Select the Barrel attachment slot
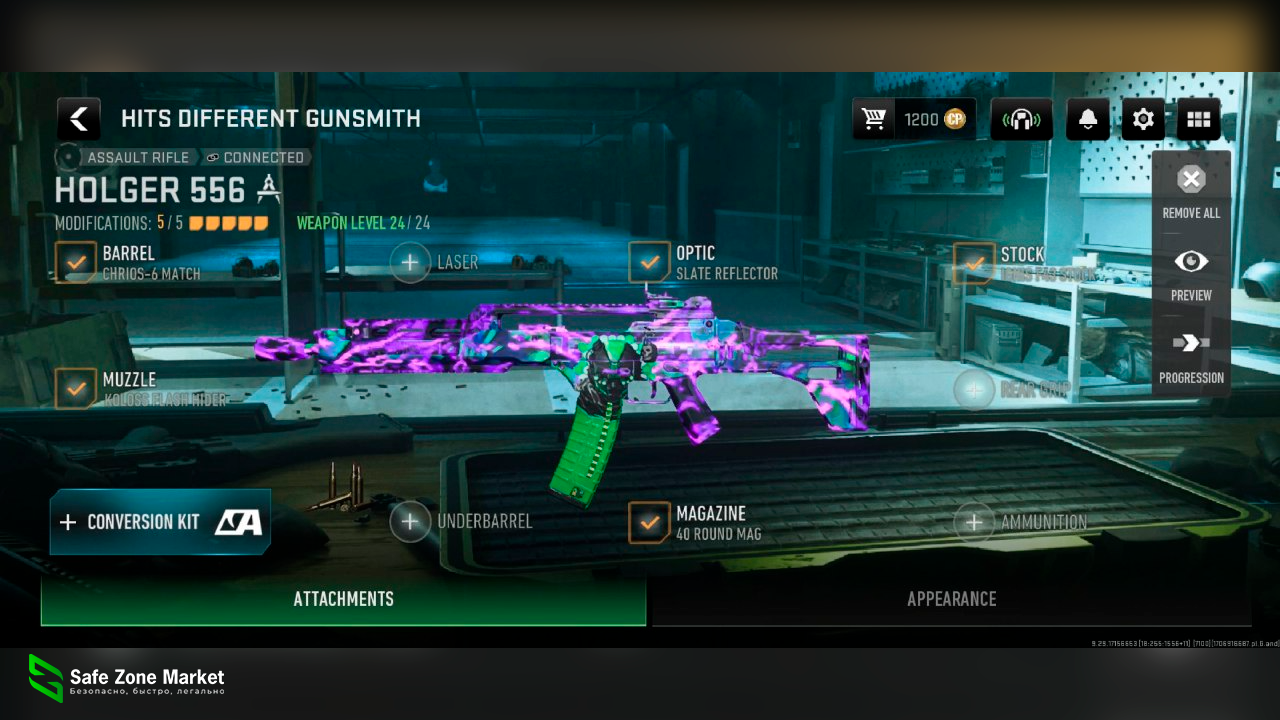This screenshot has width=1280, height=720. point(76,263)
